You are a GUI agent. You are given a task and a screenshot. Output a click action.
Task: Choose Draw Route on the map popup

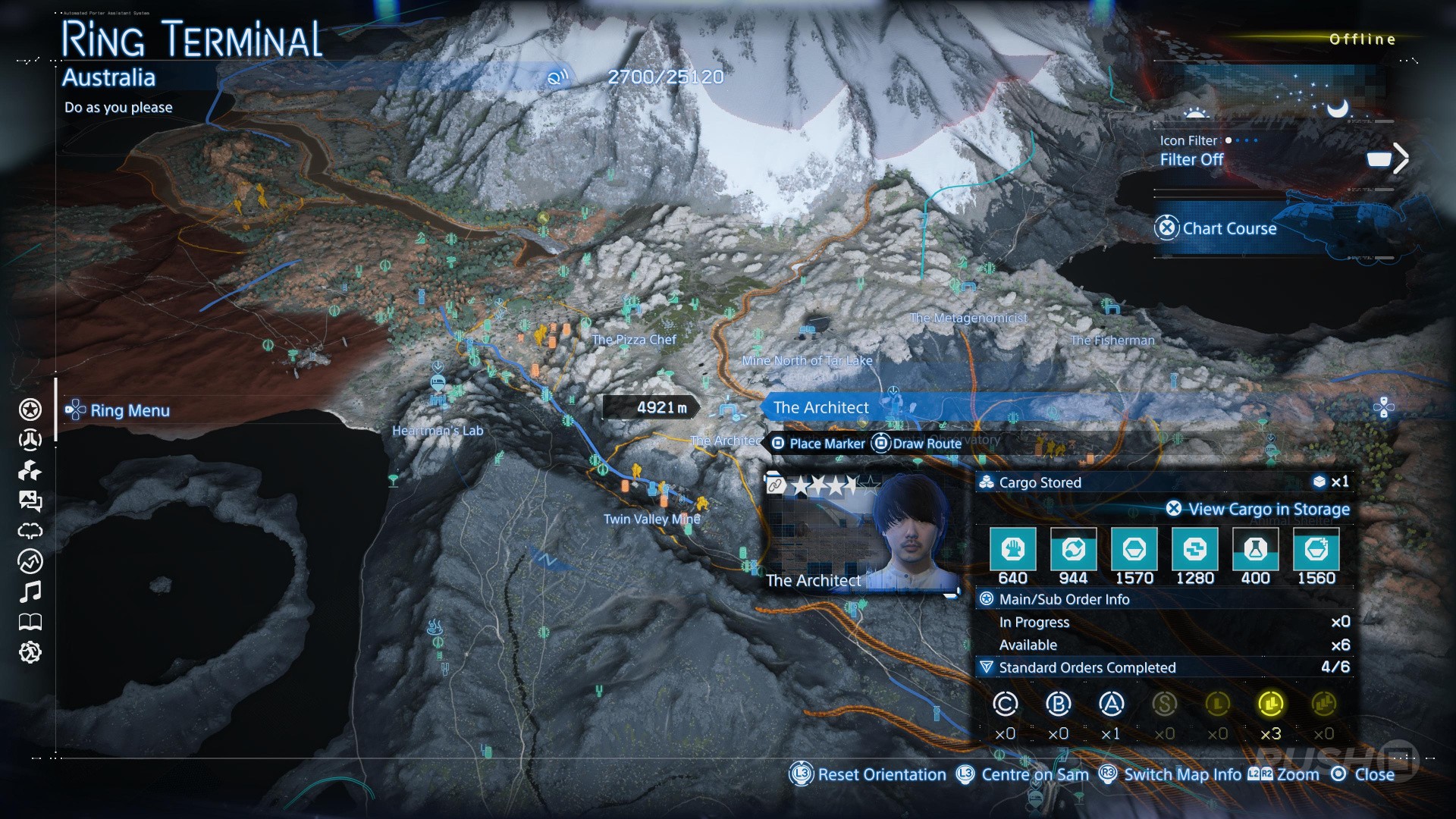pyautogui.click(x=917, y=444)
